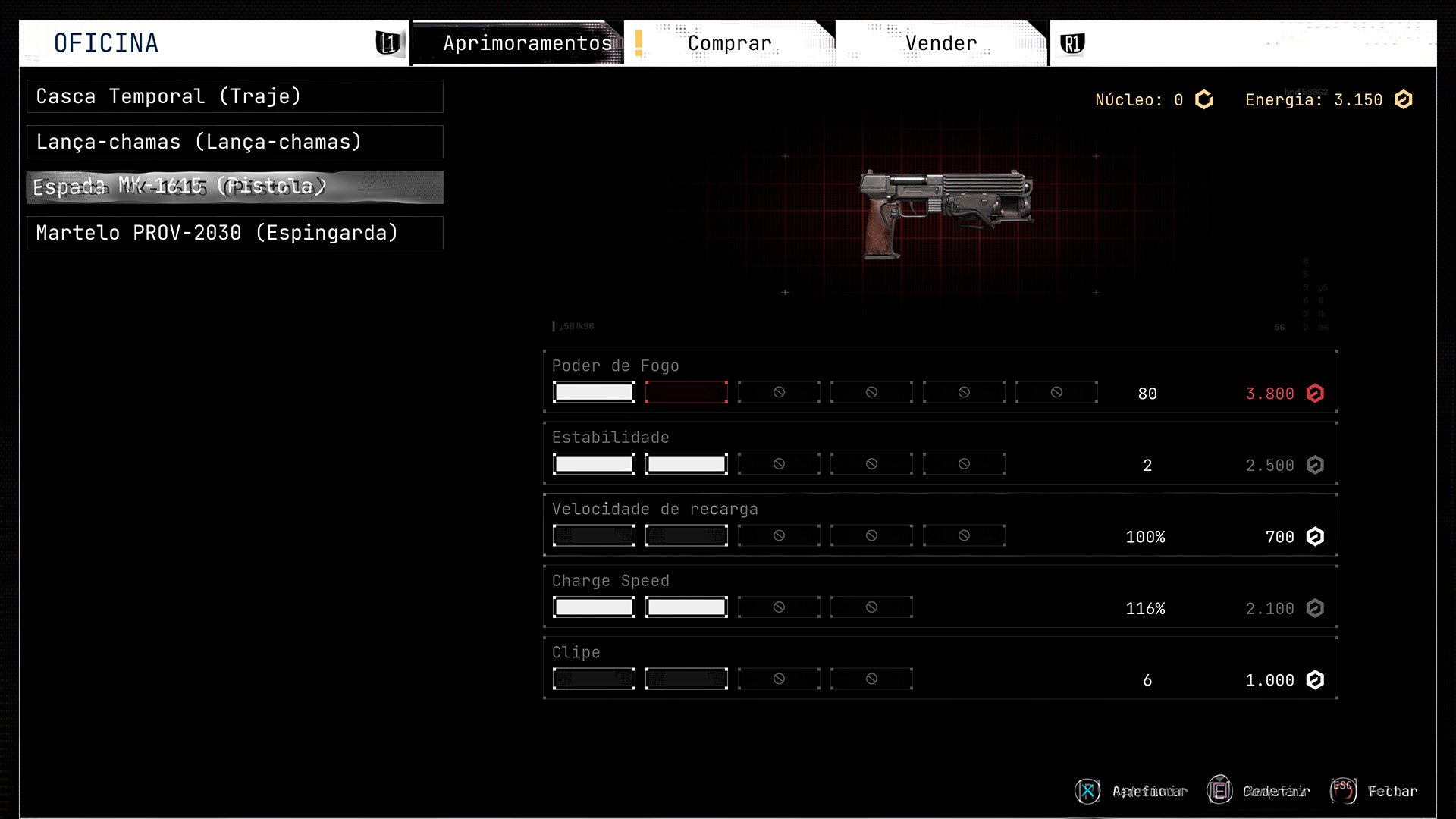Screen dimensions: 1456x819
Task: Click the red Poder de Fogo upgrade slot
Action: click(x=686, y=392)
